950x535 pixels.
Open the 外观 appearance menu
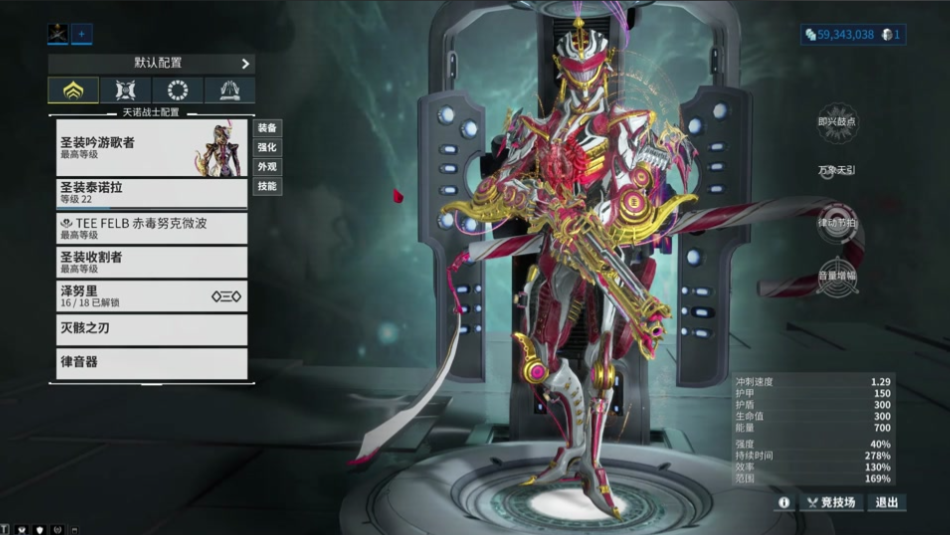(x=267, y=166)
